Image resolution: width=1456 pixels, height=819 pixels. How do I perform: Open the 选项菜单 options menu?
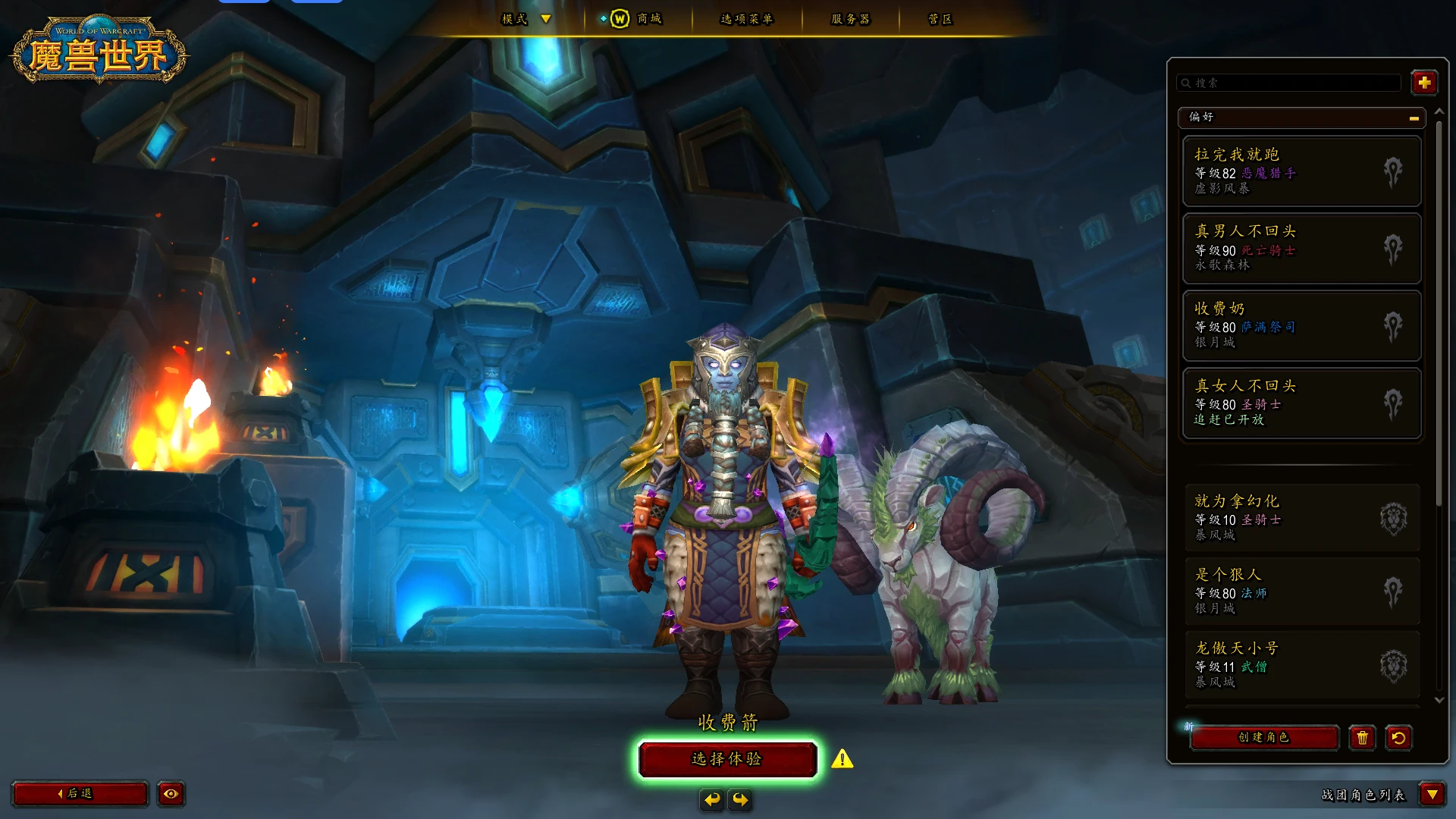point(746,19)
